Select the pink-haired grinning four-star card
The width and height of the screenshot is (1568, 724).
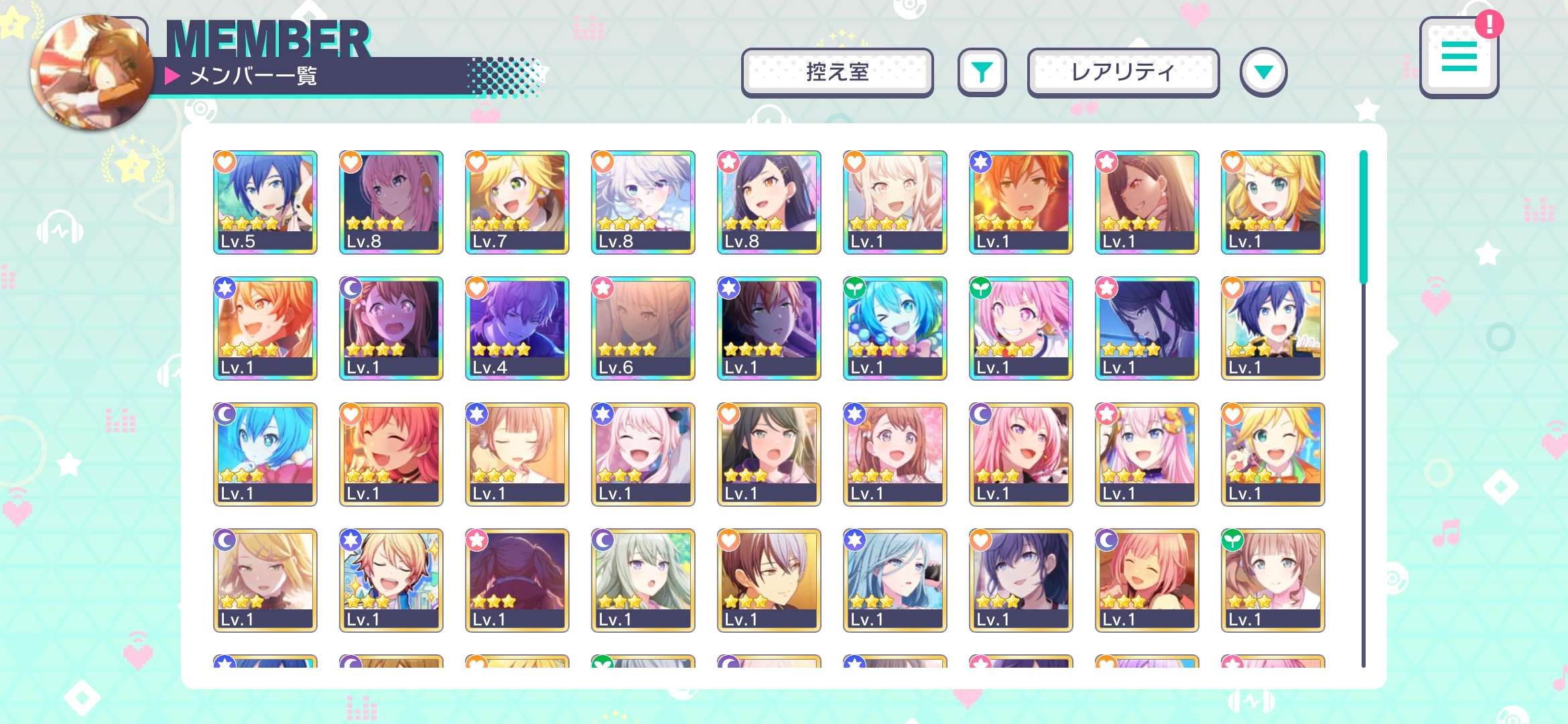[x=1021, y=328]
